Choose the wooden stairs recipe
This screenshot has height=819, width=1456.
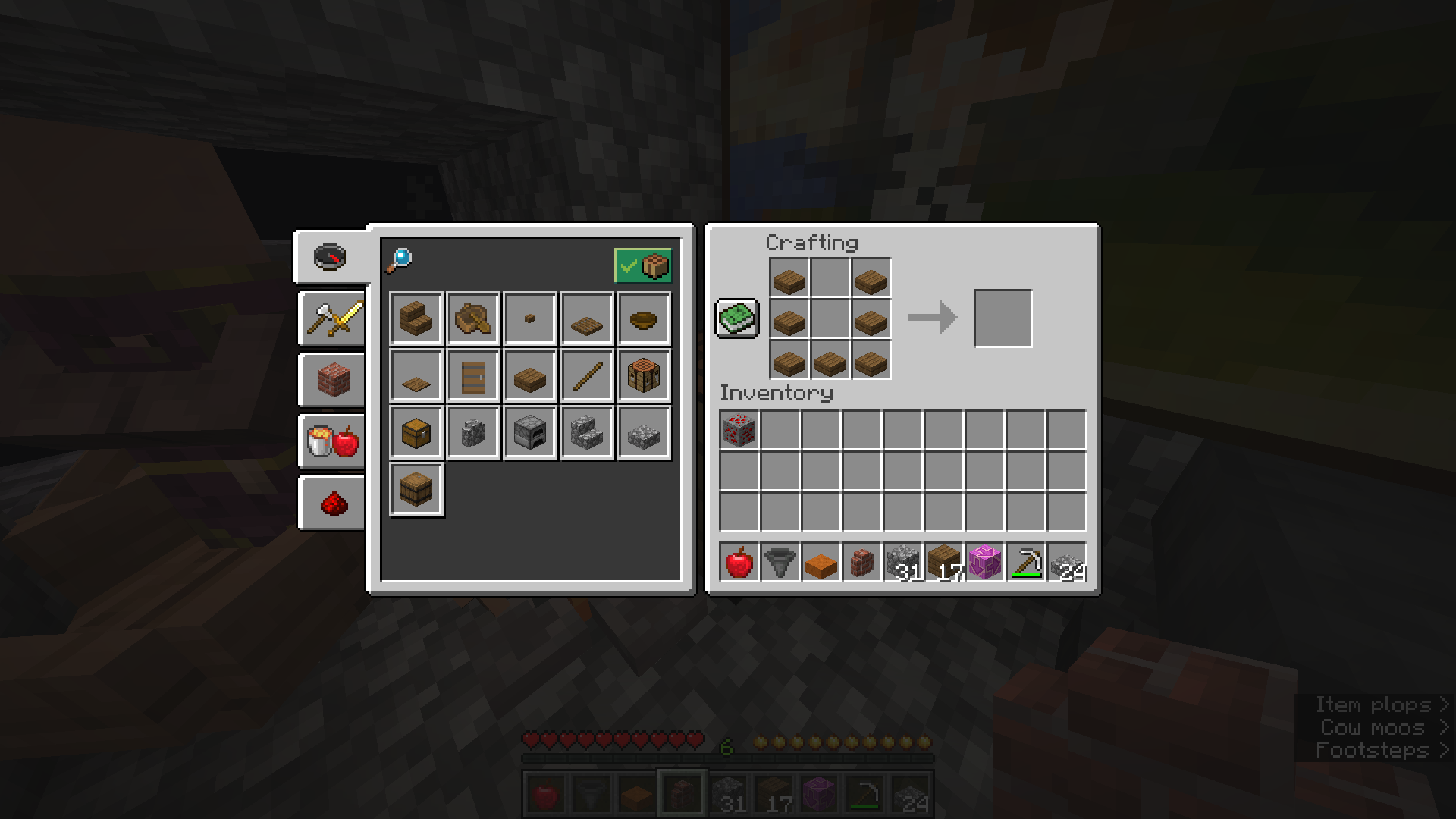click(x=416, y=318)
